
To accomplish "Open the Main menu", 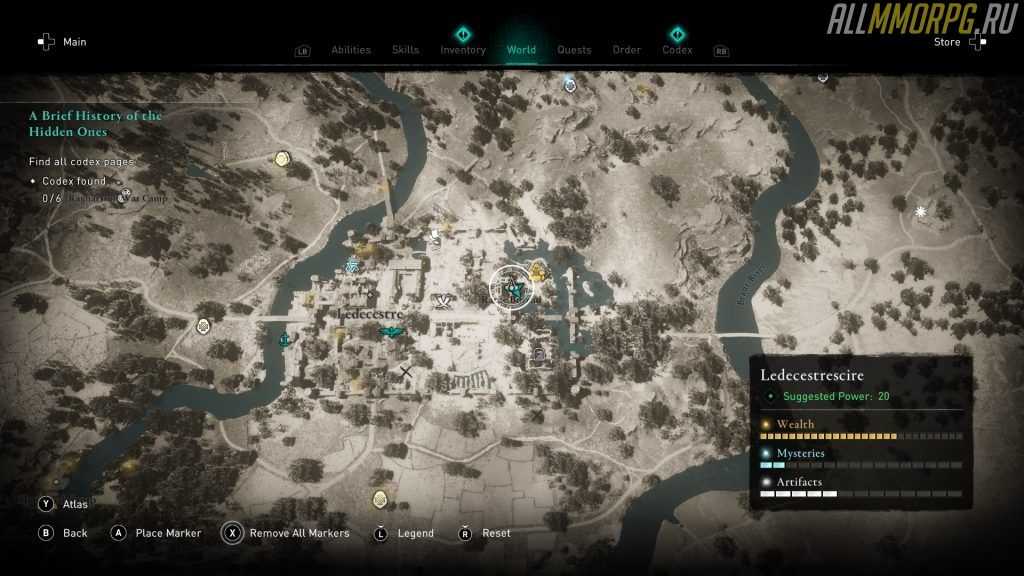I will [x=62, y=42].
